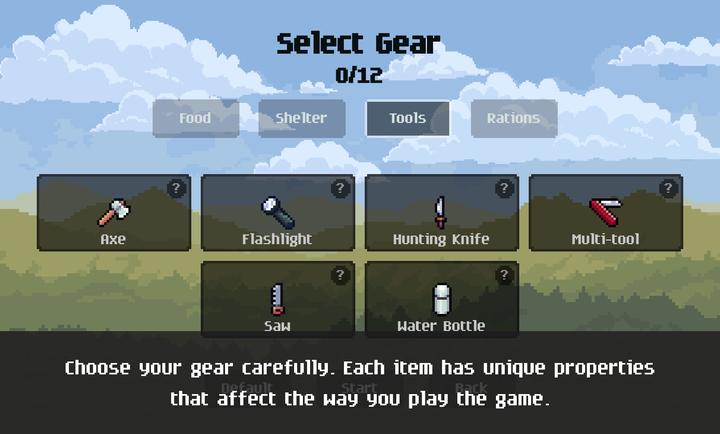Show Hunting Knife details via question mark

point(504,188)
